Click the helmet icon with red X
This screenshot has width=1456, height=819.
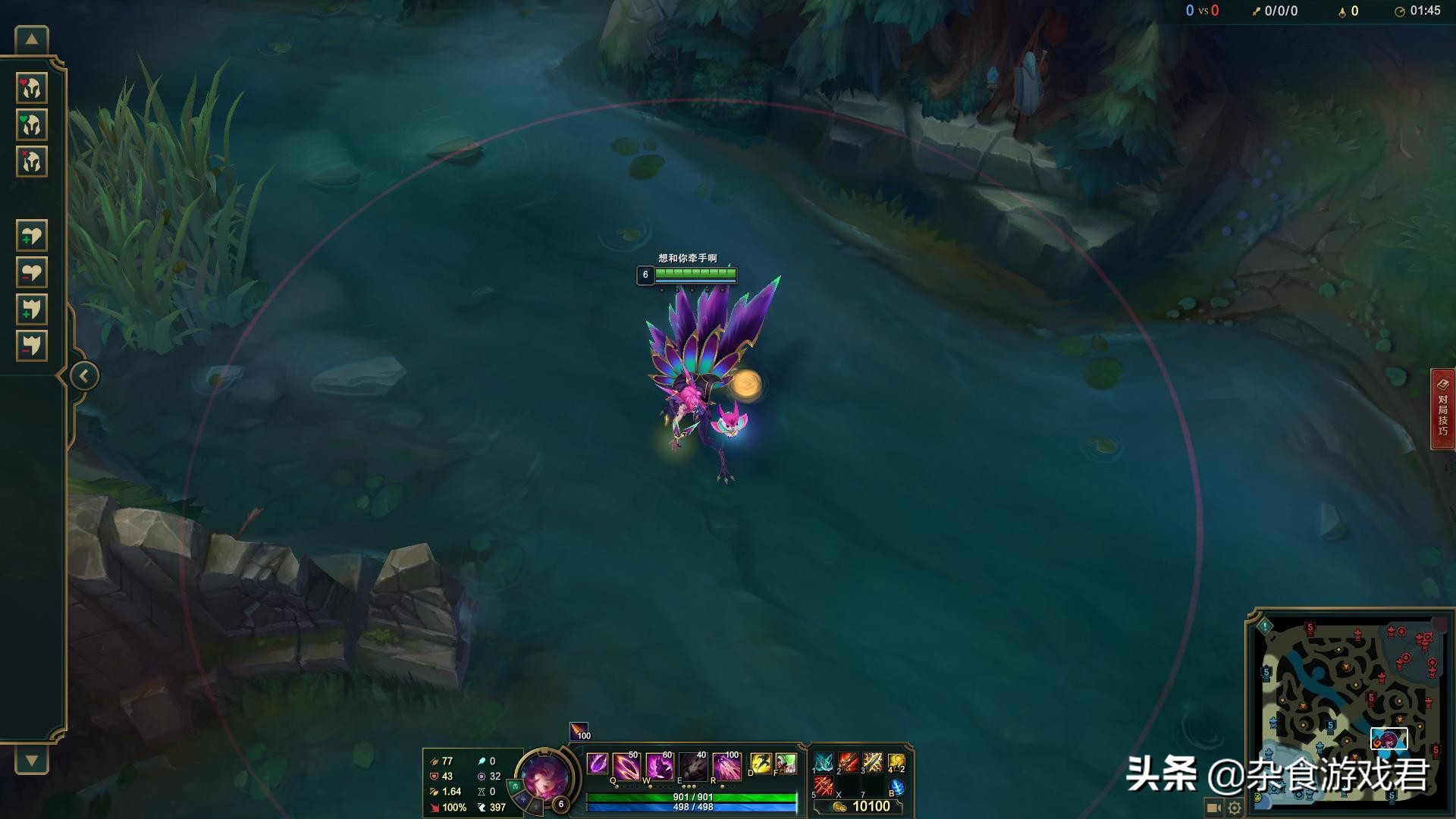[32, 162]
